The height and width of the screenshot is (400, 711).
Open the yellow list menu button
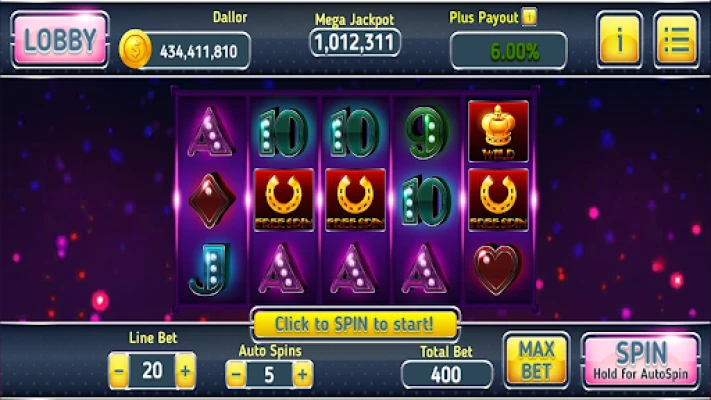click(677, 40)
